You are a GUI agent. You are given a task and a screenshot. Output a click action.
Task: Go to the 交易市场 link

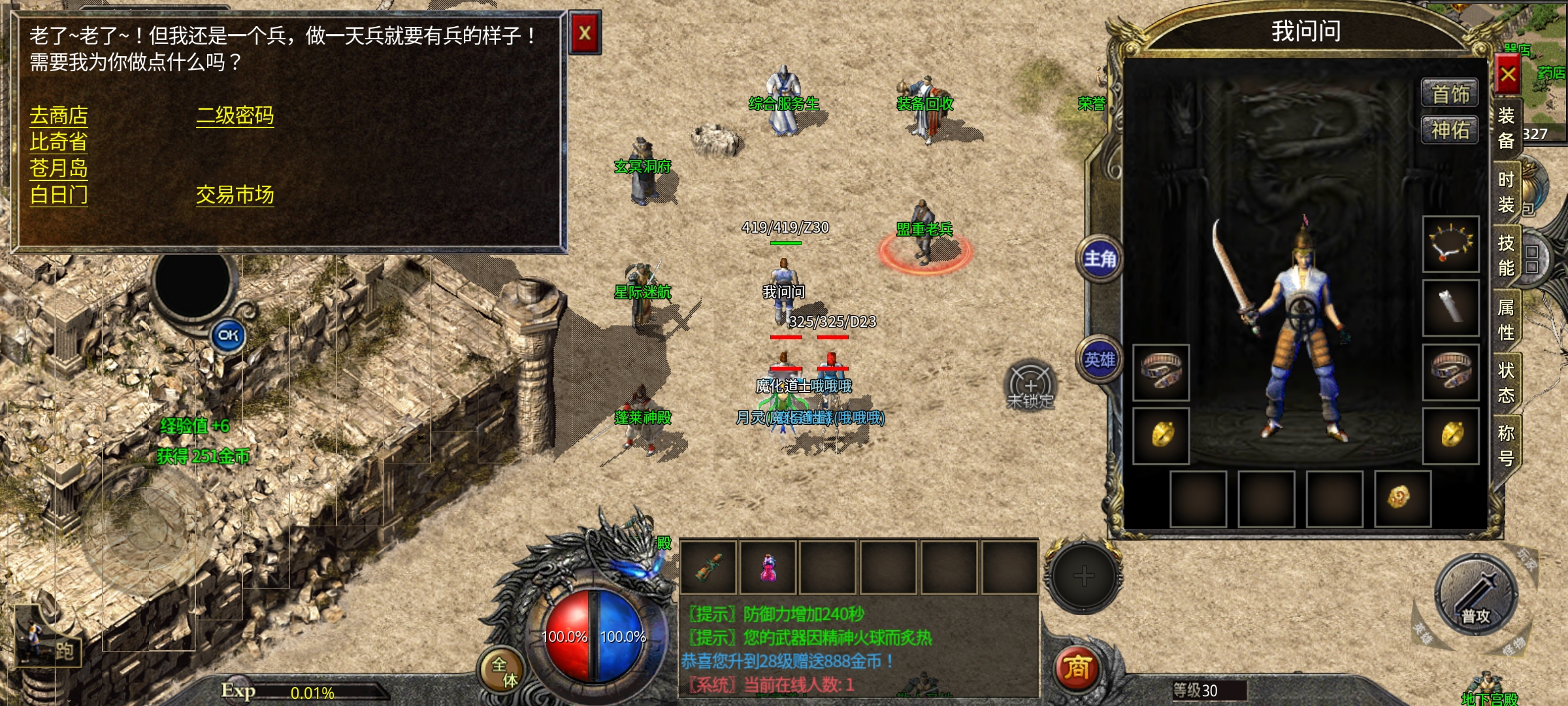click(x=235, y=195)
